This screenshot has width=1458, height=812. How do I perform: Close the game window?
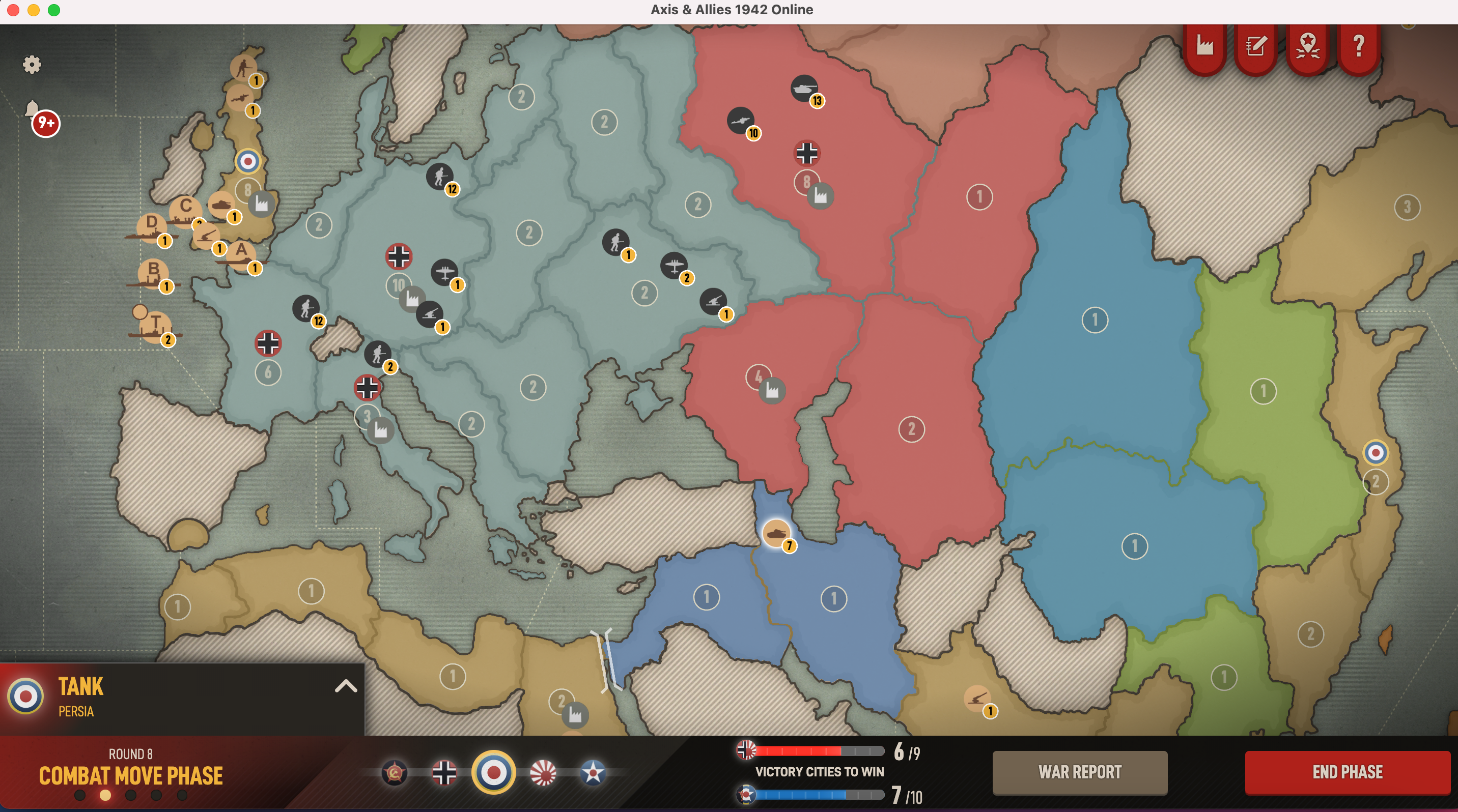13,10
